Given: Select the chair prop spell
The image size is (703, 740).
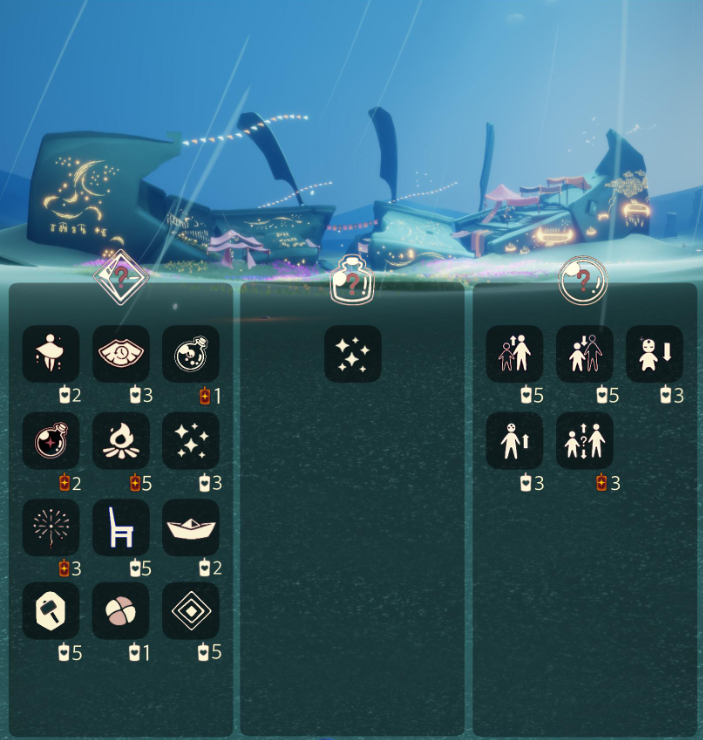Looking at the screenshot, I should 121,528.
